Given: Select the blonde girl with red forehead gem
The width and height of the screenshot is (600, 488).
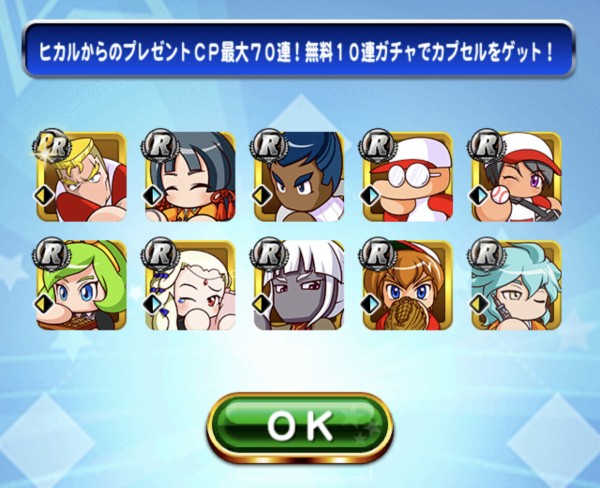Looking at the screenshot, I should pos(189,285).
